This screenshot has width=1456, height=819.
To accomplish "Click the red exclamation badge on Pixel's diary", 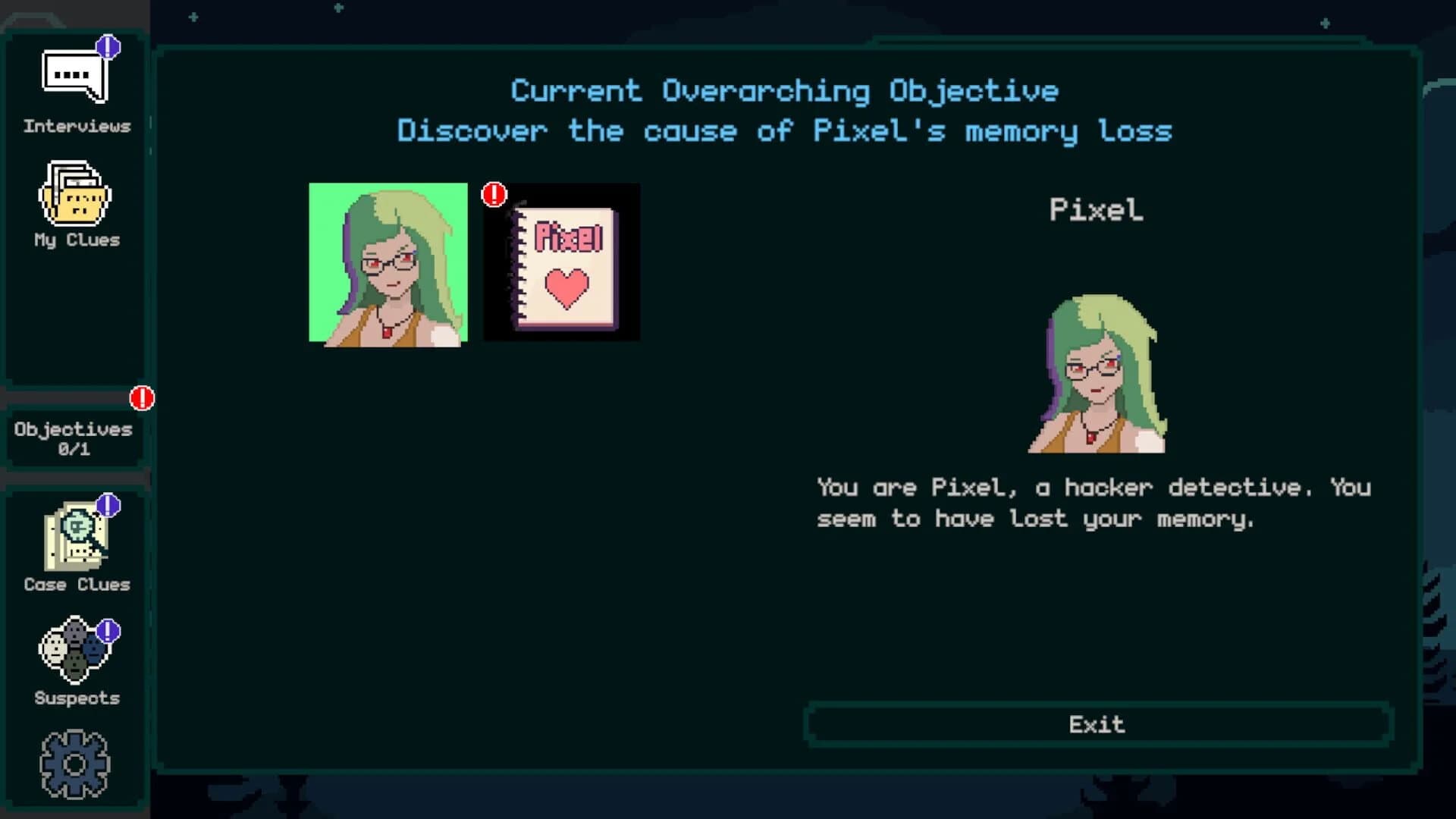I will tap(494, 194).
